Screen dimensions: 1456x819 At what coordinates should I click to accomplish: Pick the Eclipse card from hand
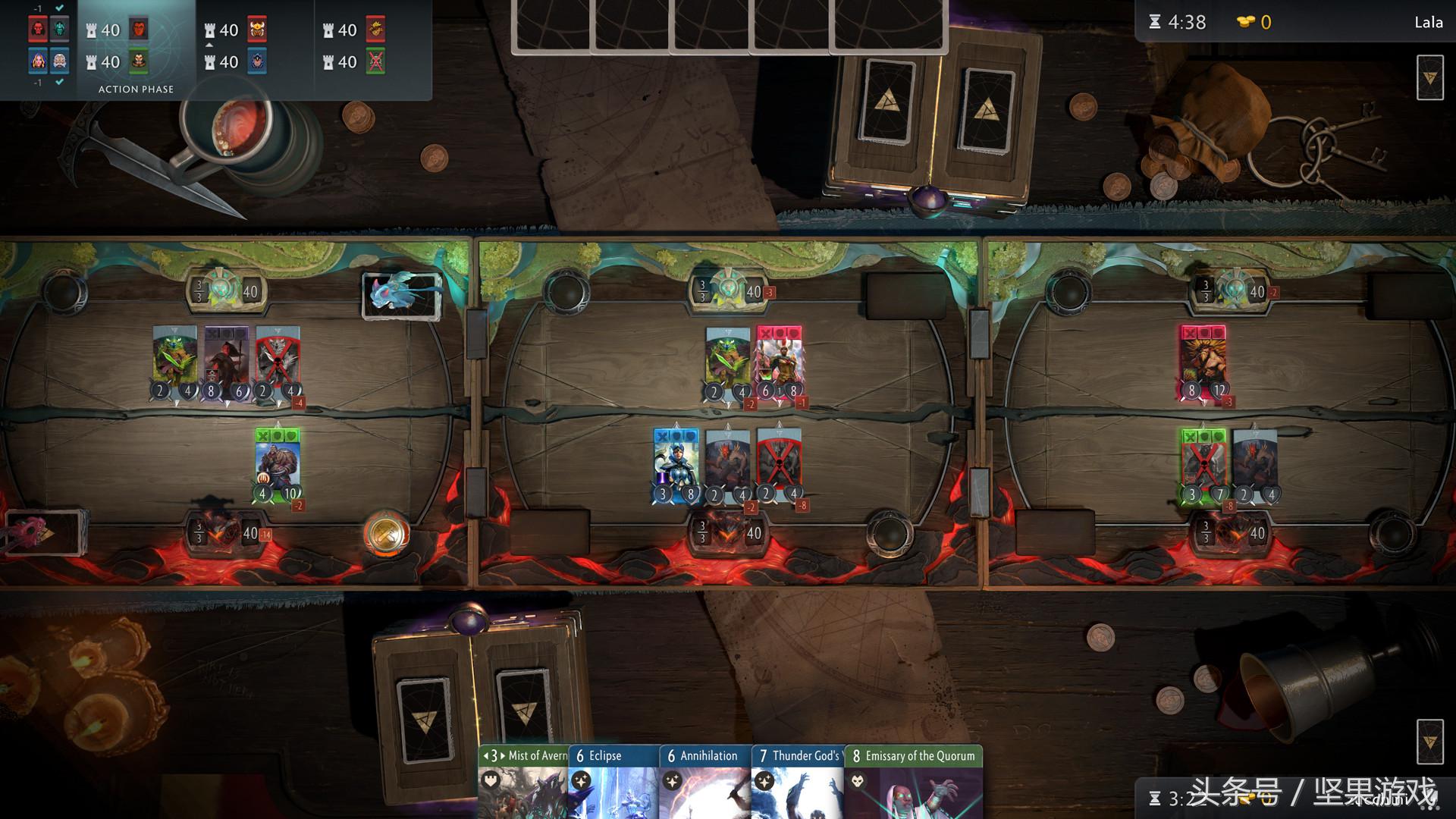tap(614, 781)
